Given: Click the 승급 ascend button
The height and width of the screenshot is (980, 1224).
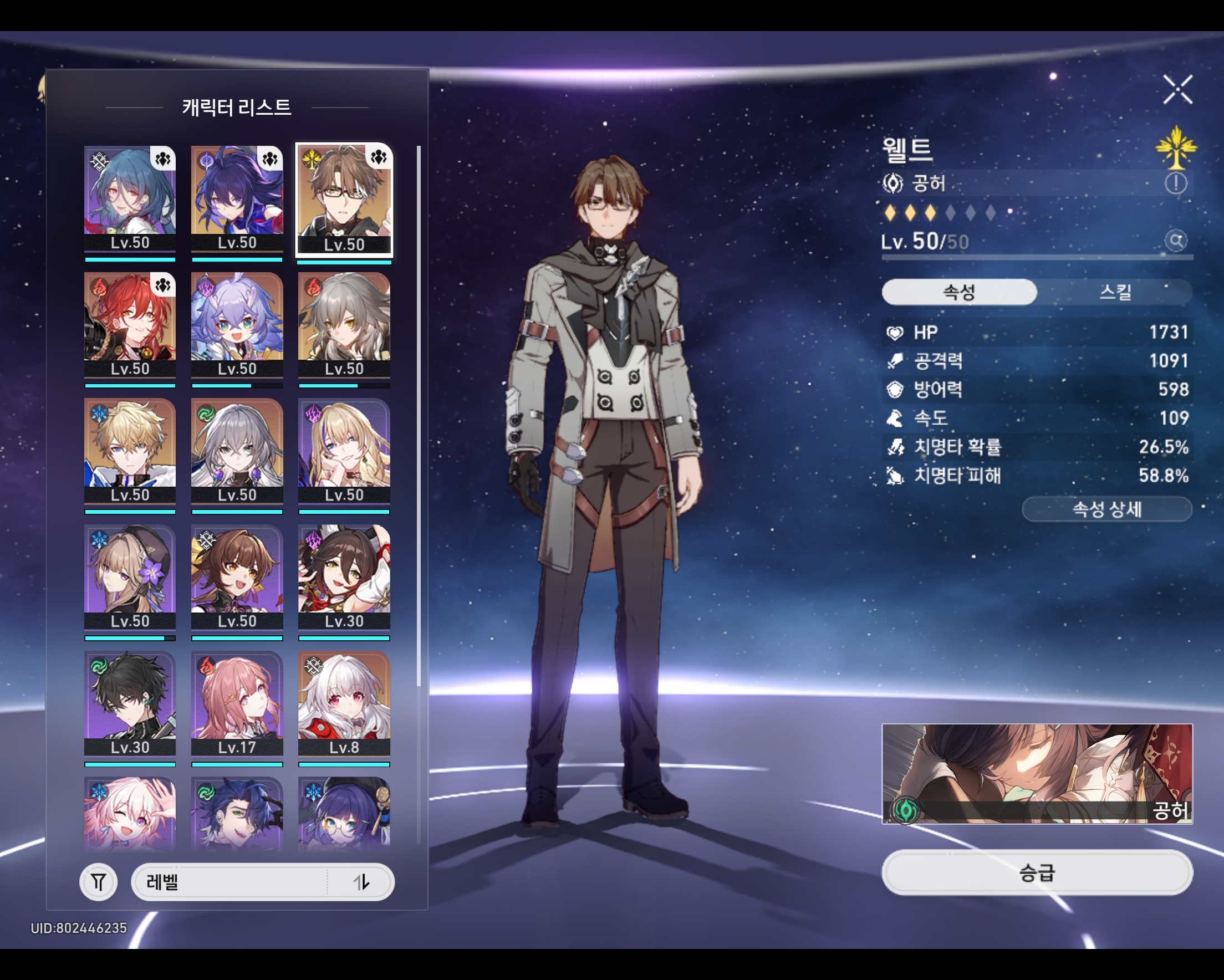Looking at the screenshot, I should point(1037,872).
